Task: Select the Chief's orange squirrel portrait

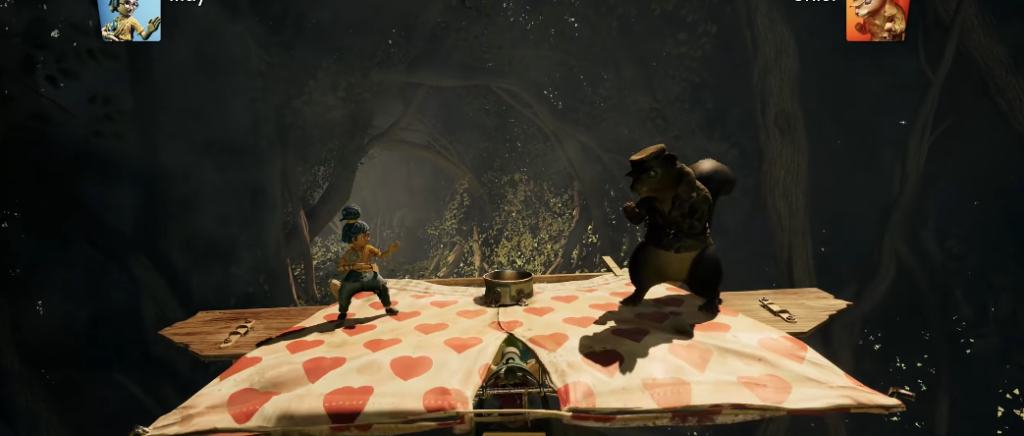Action: point(877,20)
